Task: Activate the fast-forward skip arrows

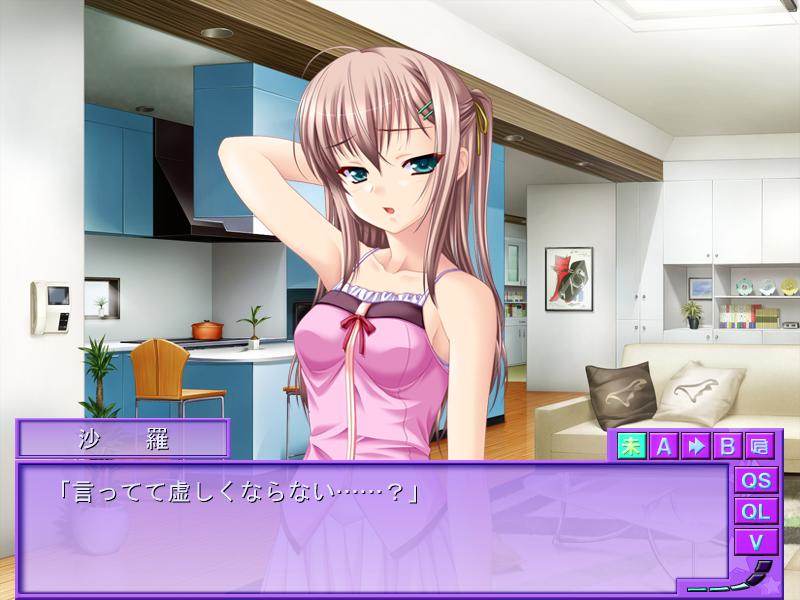Action: pos(695,446)
